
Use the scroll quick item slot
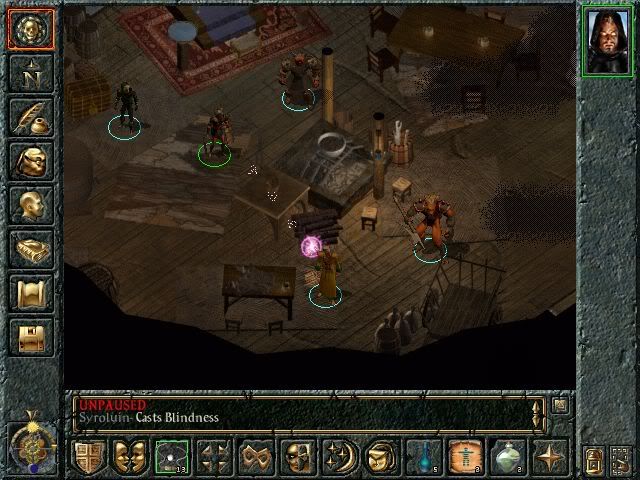tap(466, 458)
